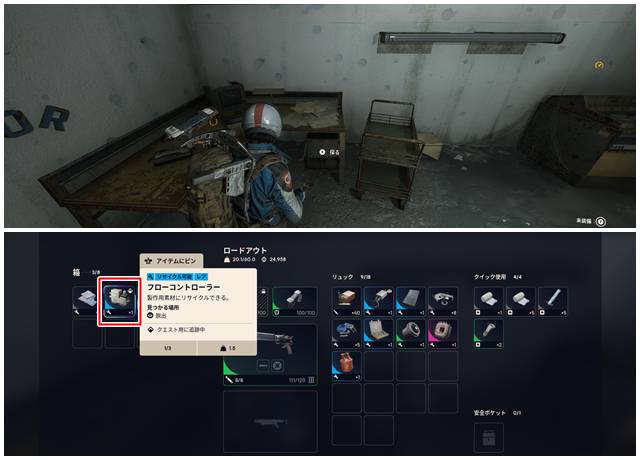Select the goggles-like item in the backpack
640x460 pixels.
tap(443, 301)
